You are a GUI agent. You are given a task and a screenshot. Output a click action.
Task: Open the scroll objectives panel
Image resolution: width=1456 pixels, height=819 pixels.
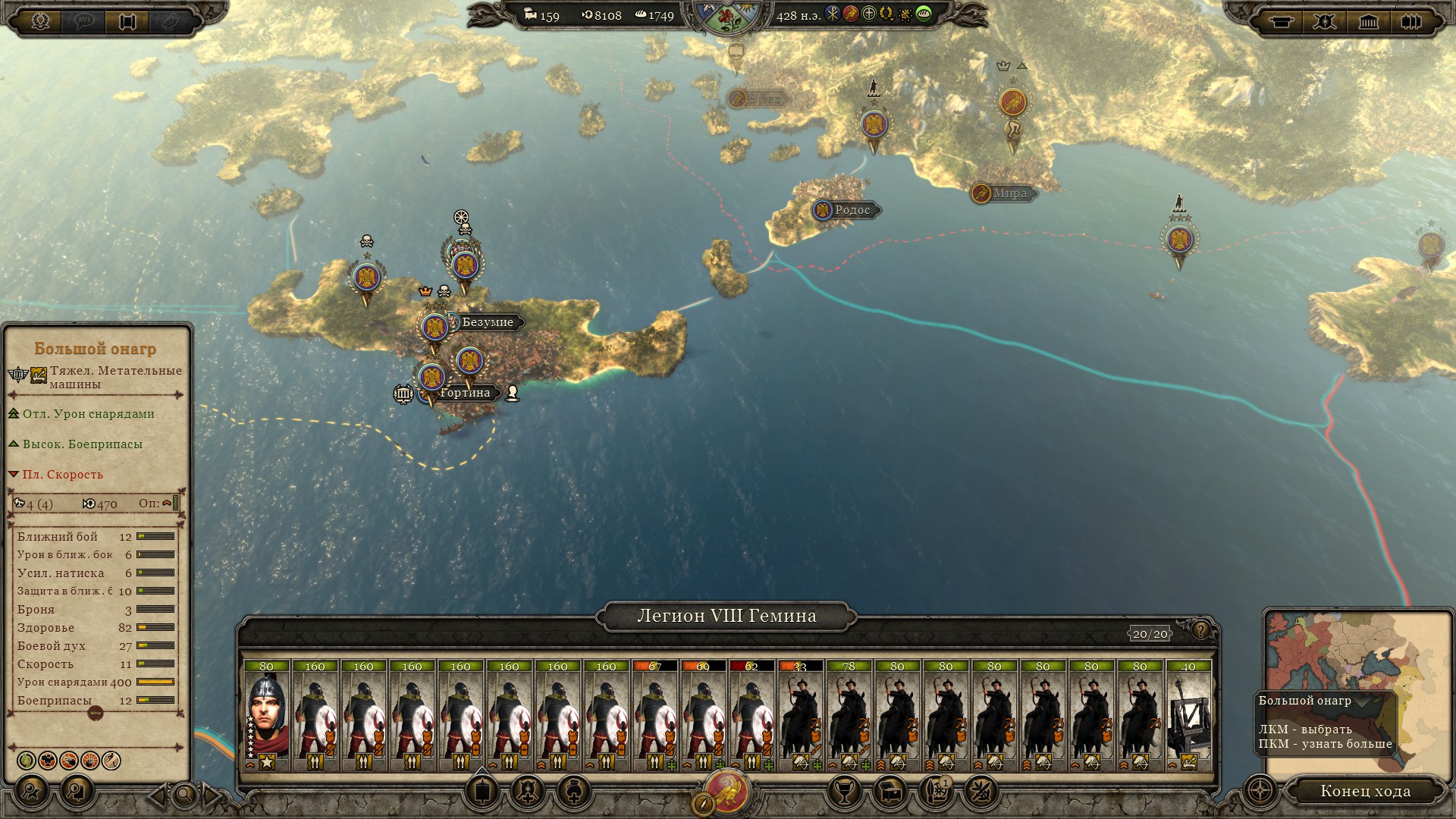127,21
